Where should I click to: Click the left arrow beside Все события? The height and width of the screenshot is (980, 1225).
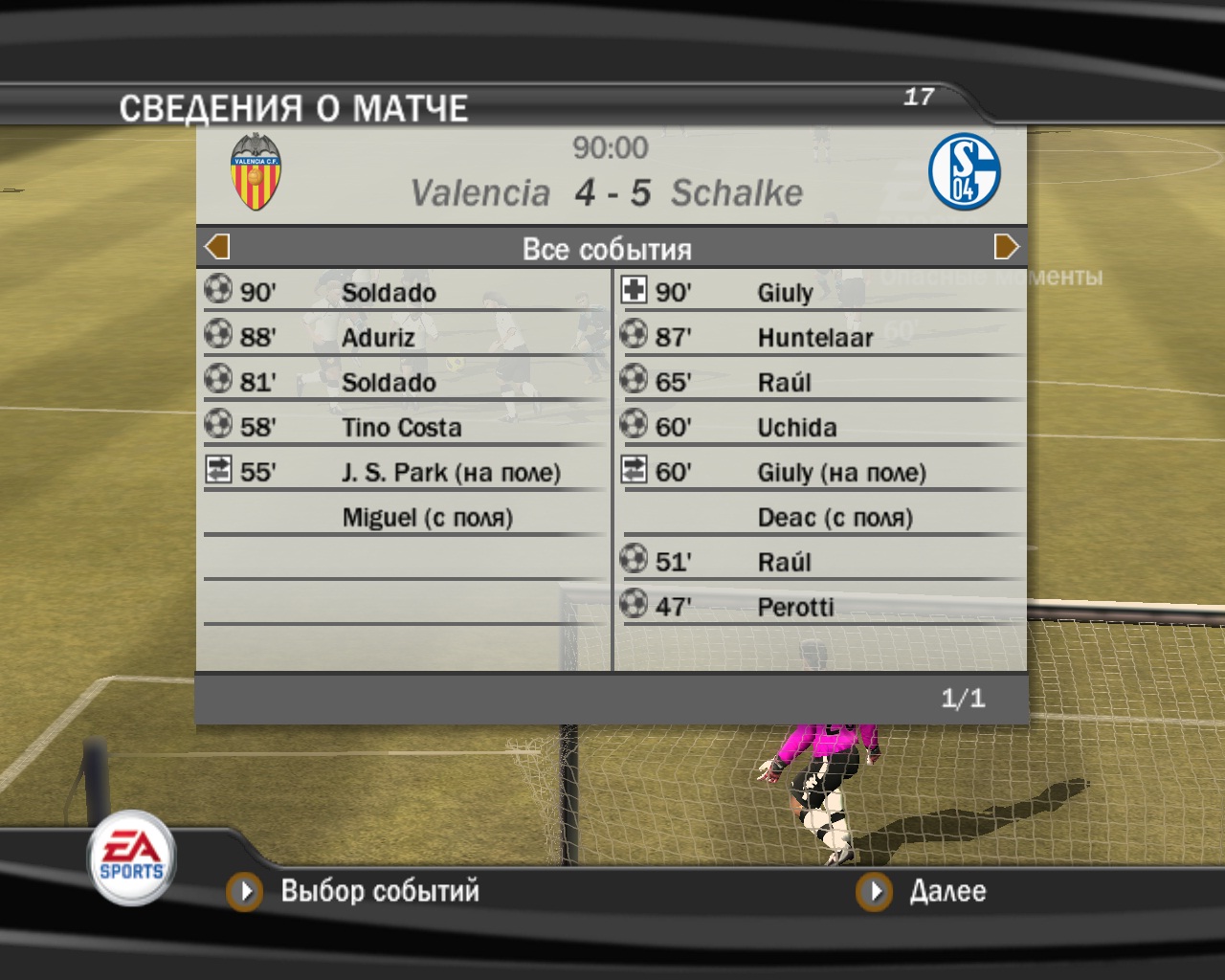217,247
